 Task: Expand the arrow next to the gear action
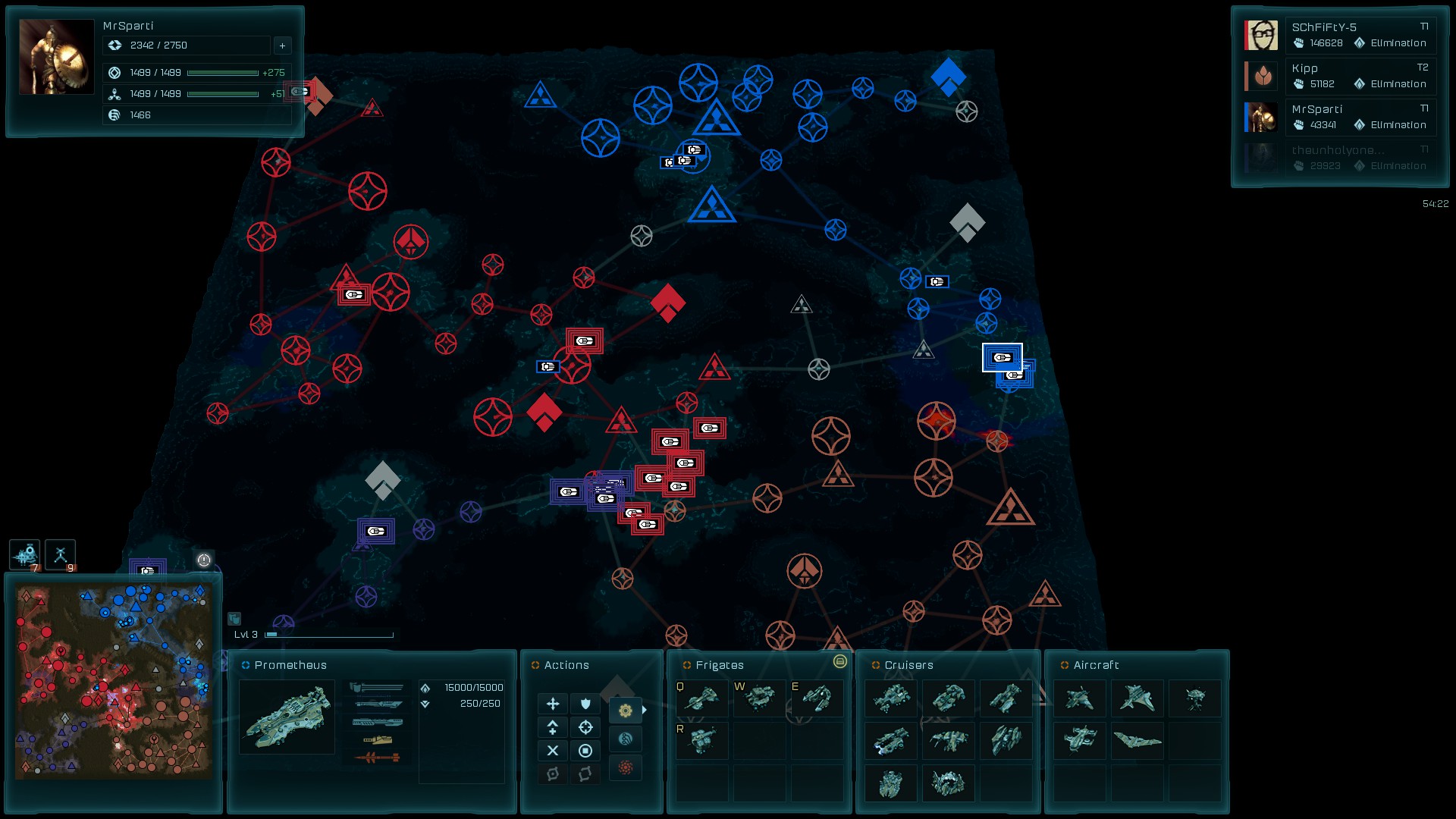coord(645,710)
